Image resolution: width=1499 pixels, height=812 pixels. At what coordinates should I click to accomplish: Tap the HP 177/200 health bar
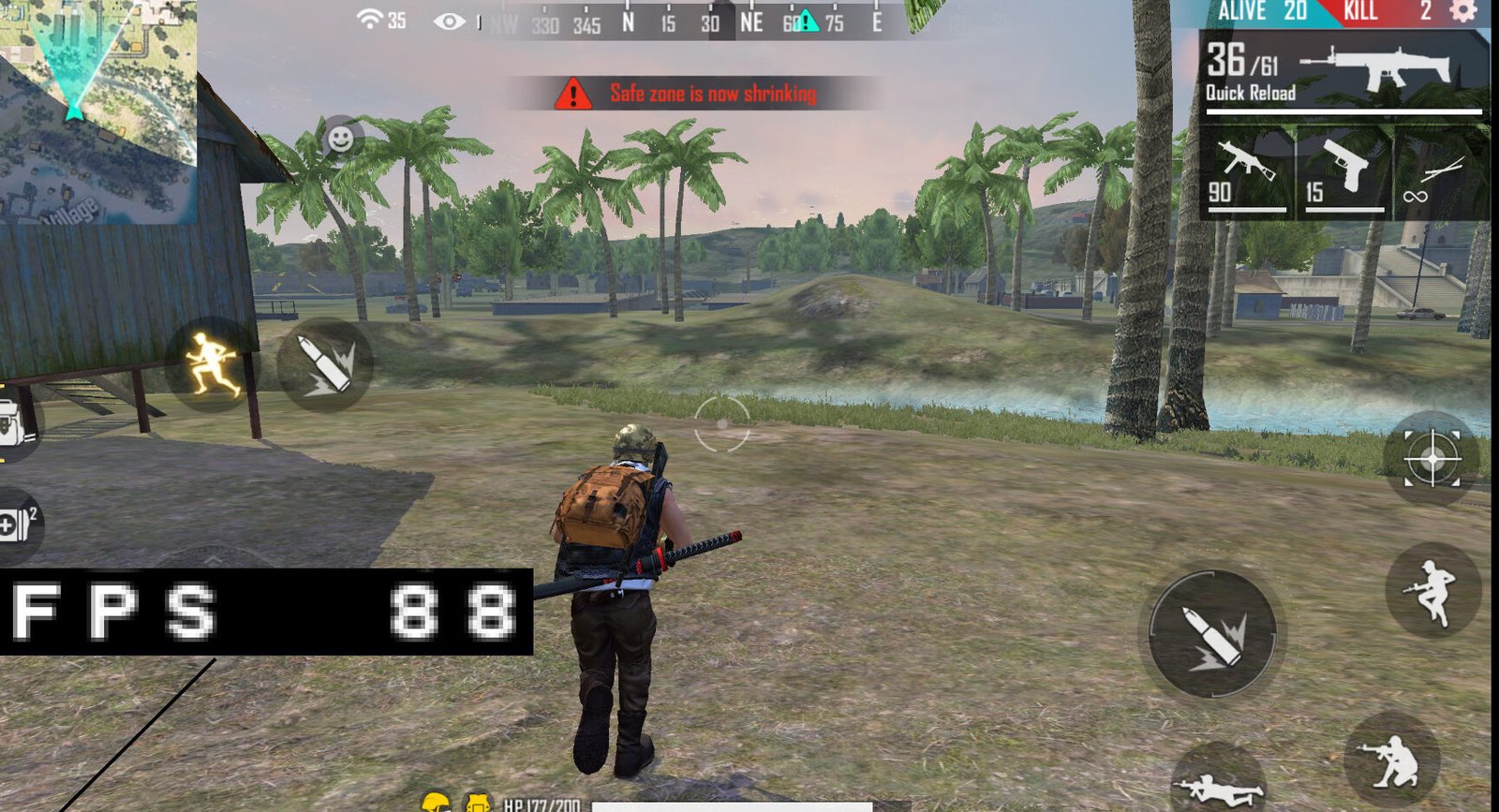543,803
